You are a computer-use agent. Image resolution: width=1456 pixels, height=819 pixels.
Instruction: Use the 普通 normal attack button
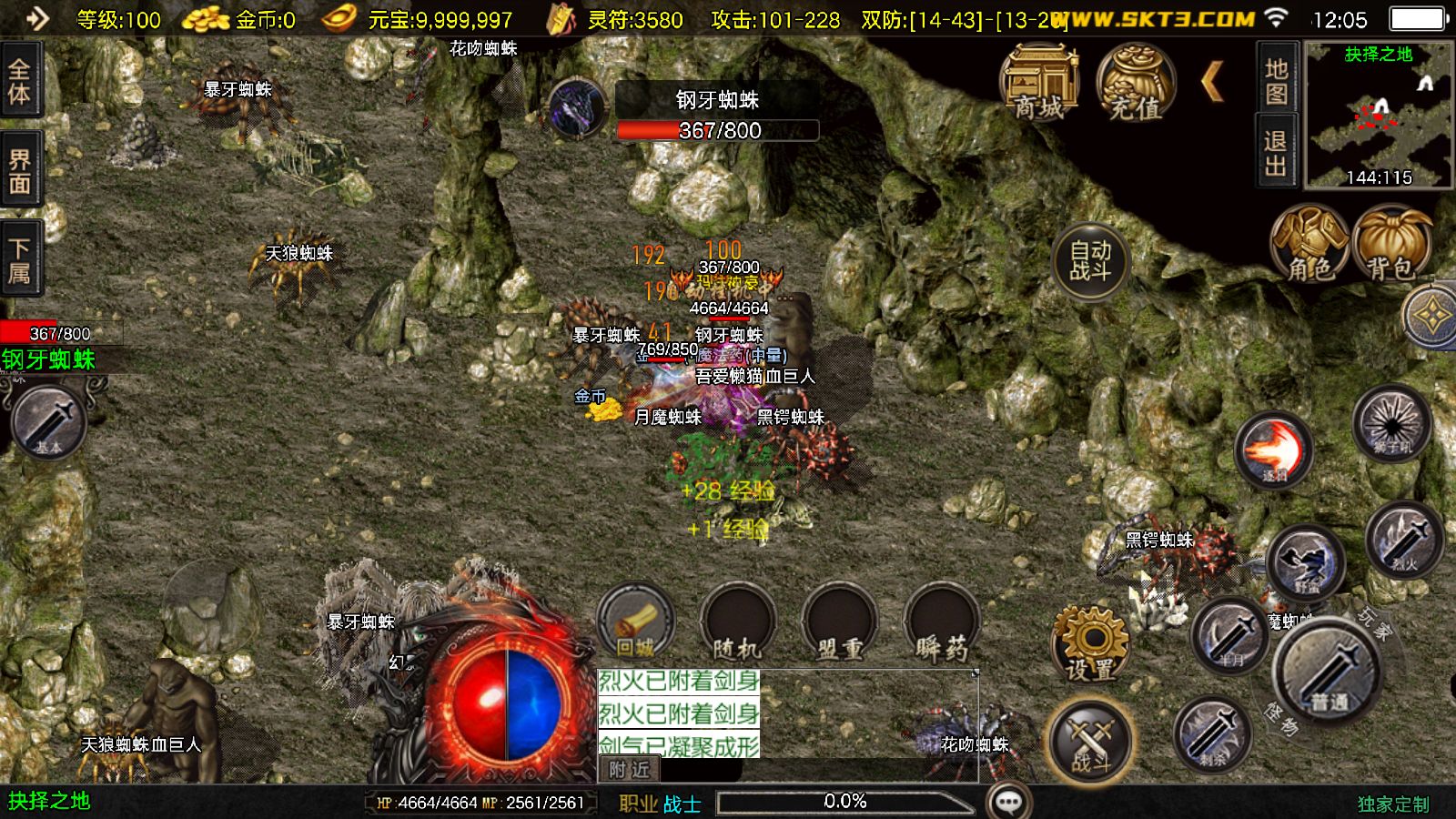coord(1330,672)
